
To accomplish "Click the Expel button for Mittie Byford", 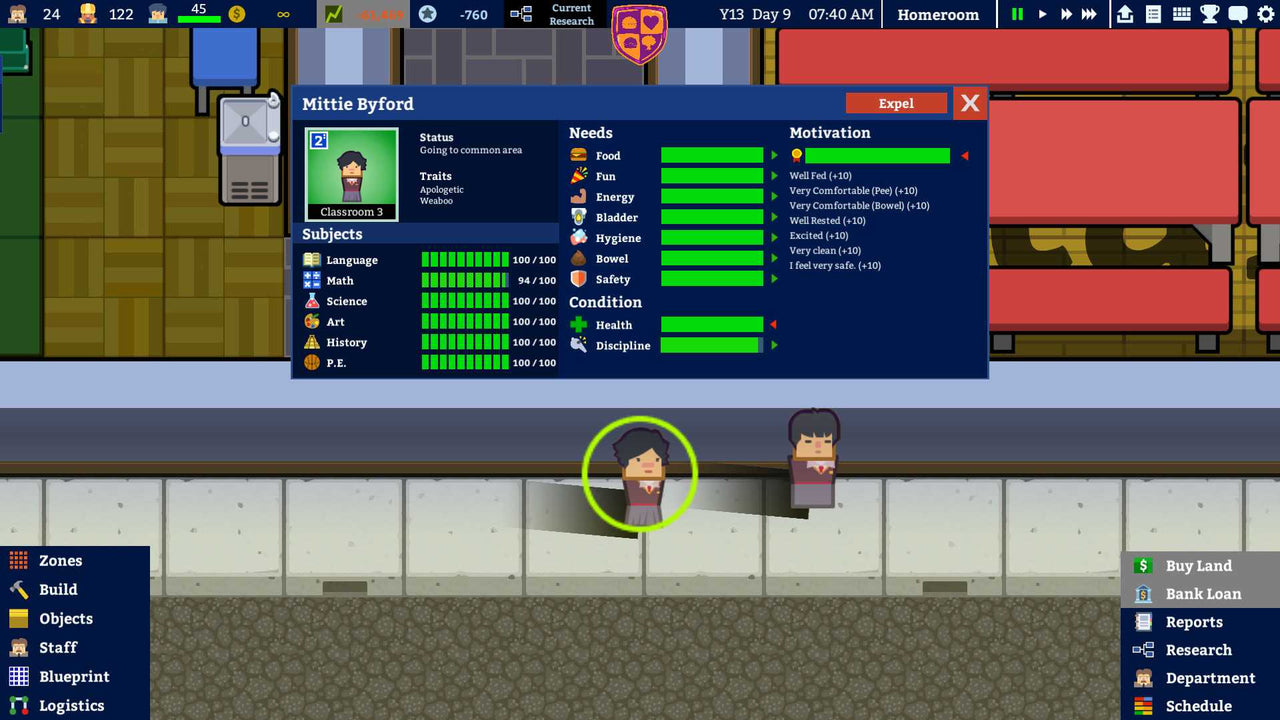I will tap(896, 103).
